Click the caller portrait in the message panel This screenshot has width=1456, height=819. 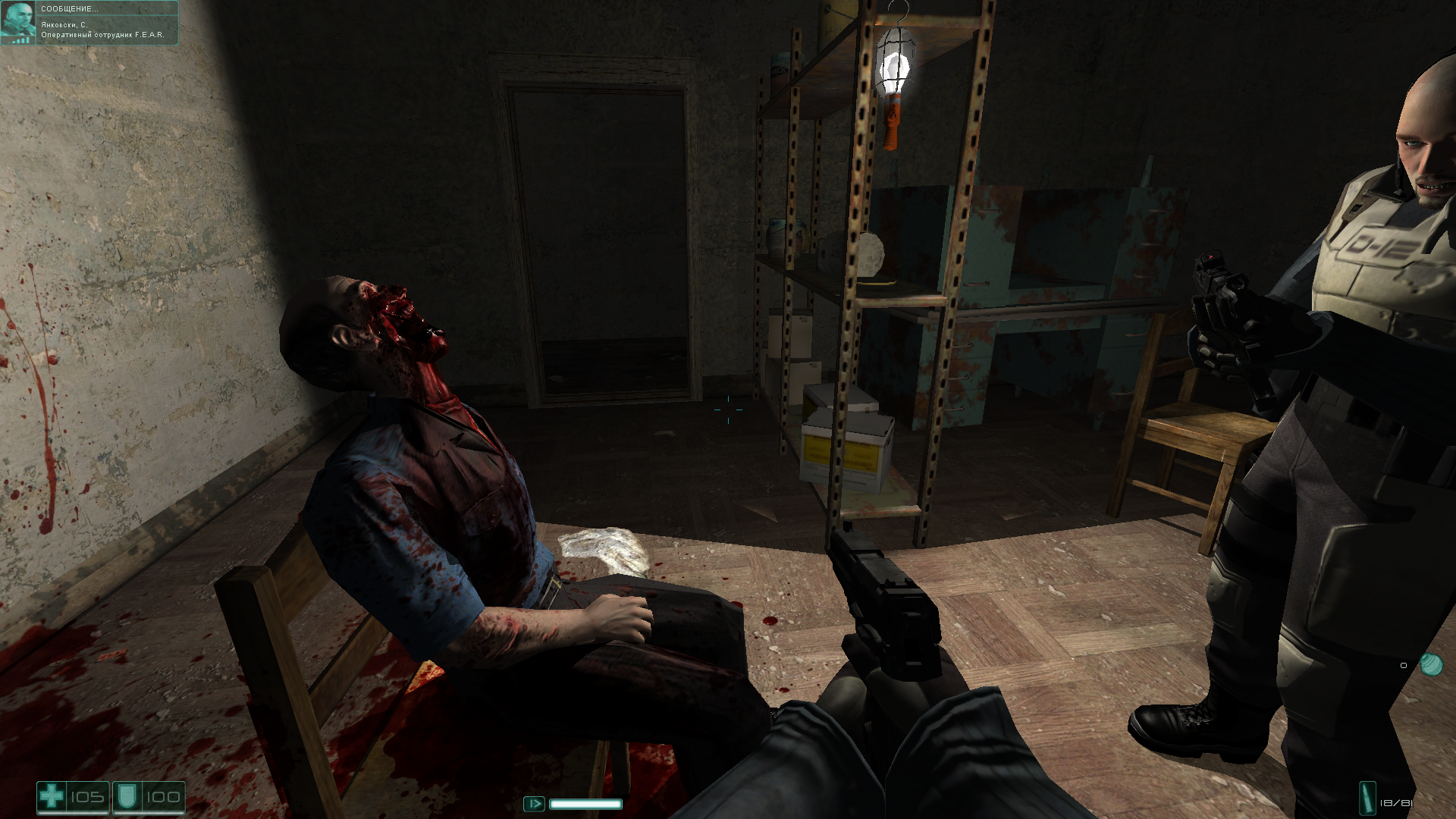(18, 22)
